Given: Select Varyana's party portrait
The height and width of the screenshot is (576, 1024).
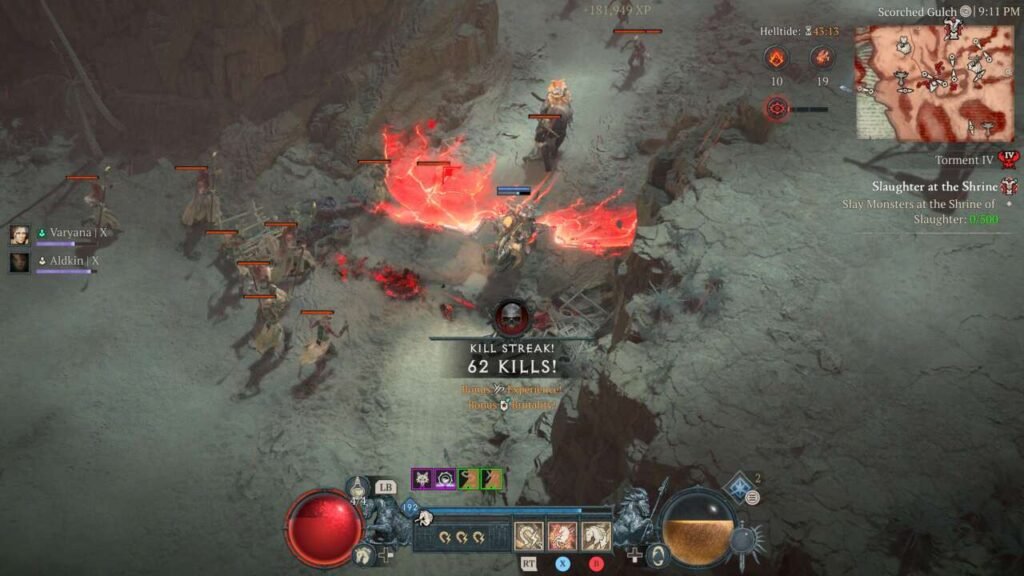Looking at the screenshot, I should (19, 234).
